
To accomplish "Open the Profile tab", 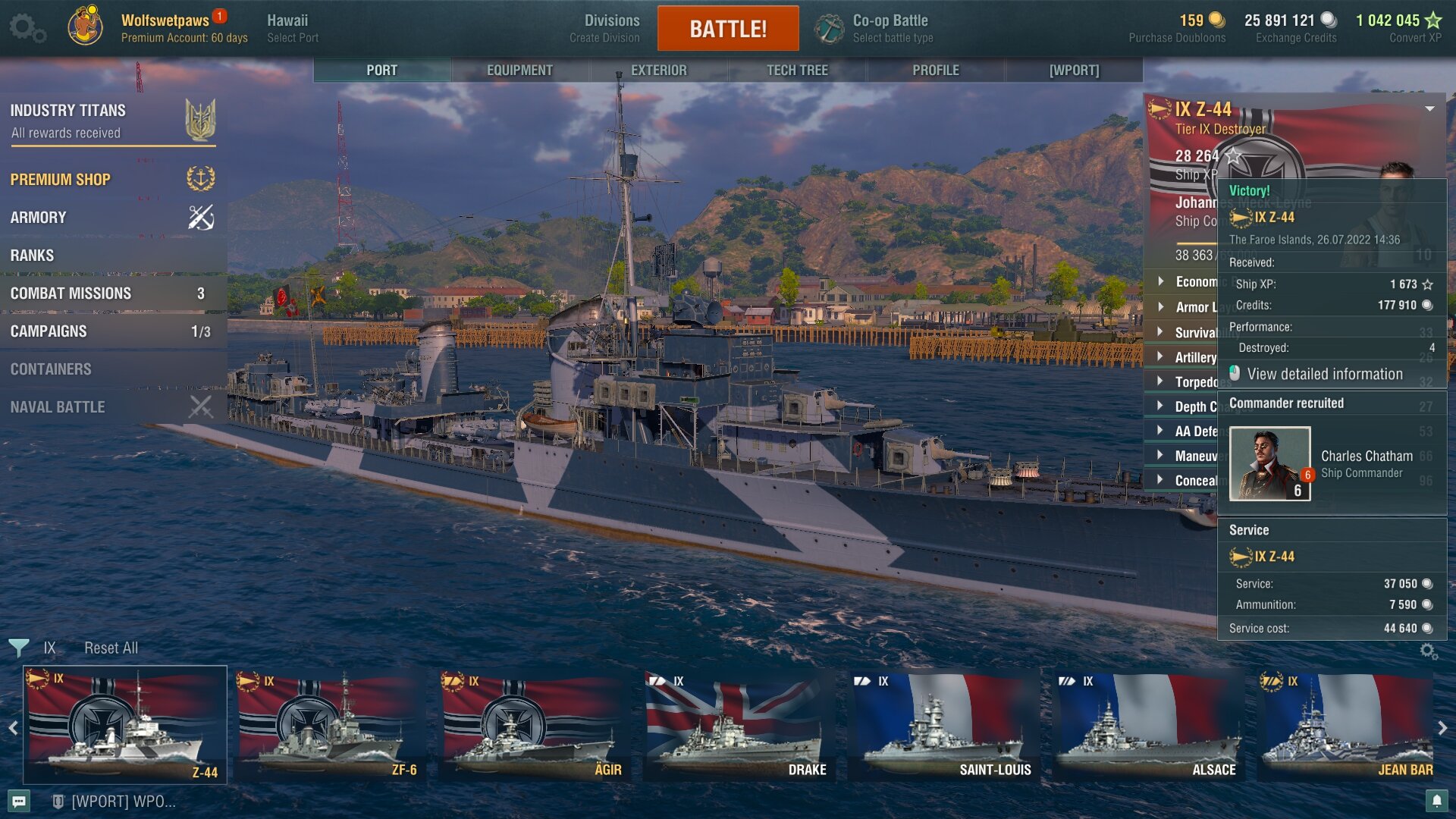I will pos(936,70).
